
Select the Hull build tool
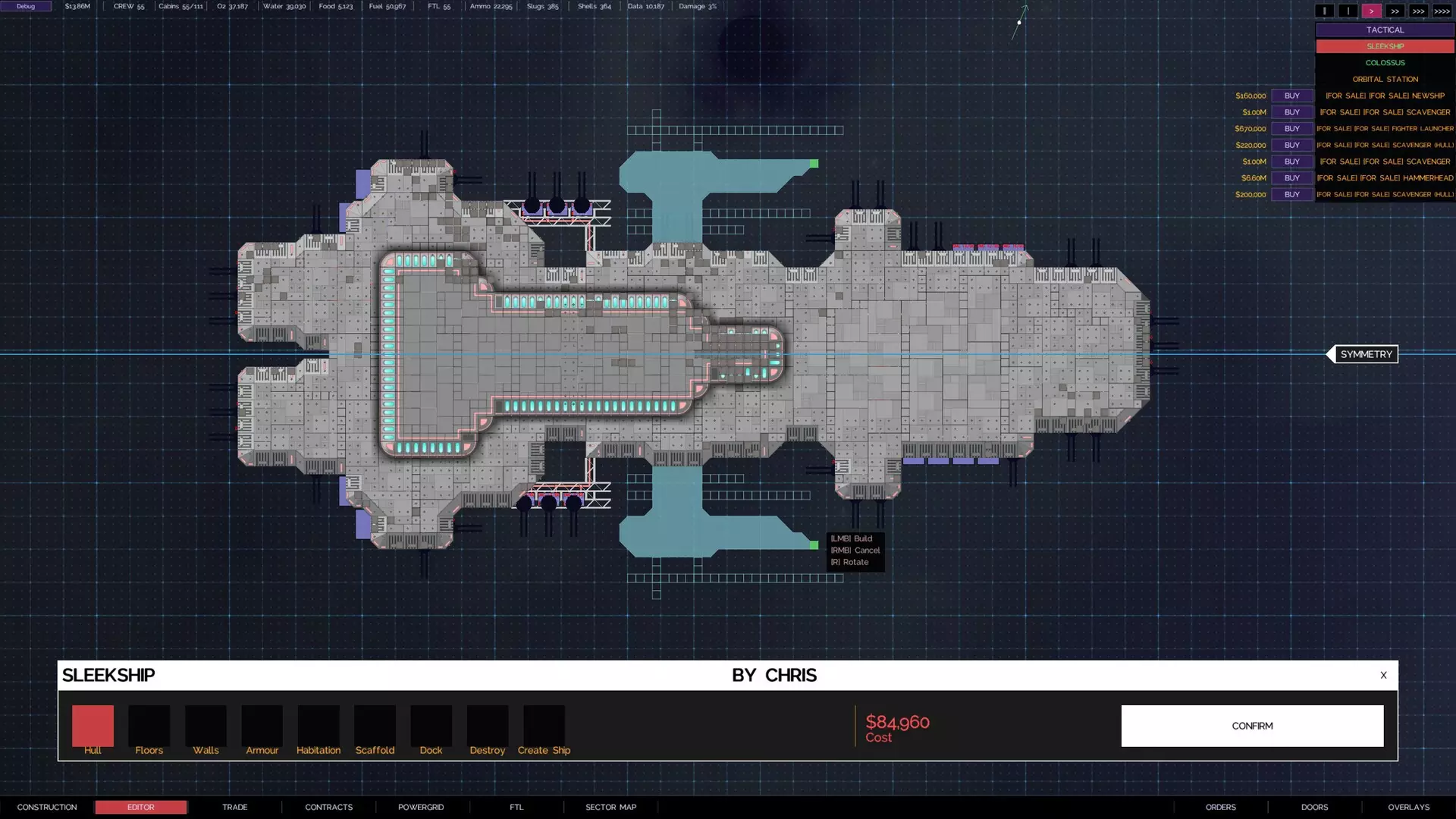click(92, 726)
